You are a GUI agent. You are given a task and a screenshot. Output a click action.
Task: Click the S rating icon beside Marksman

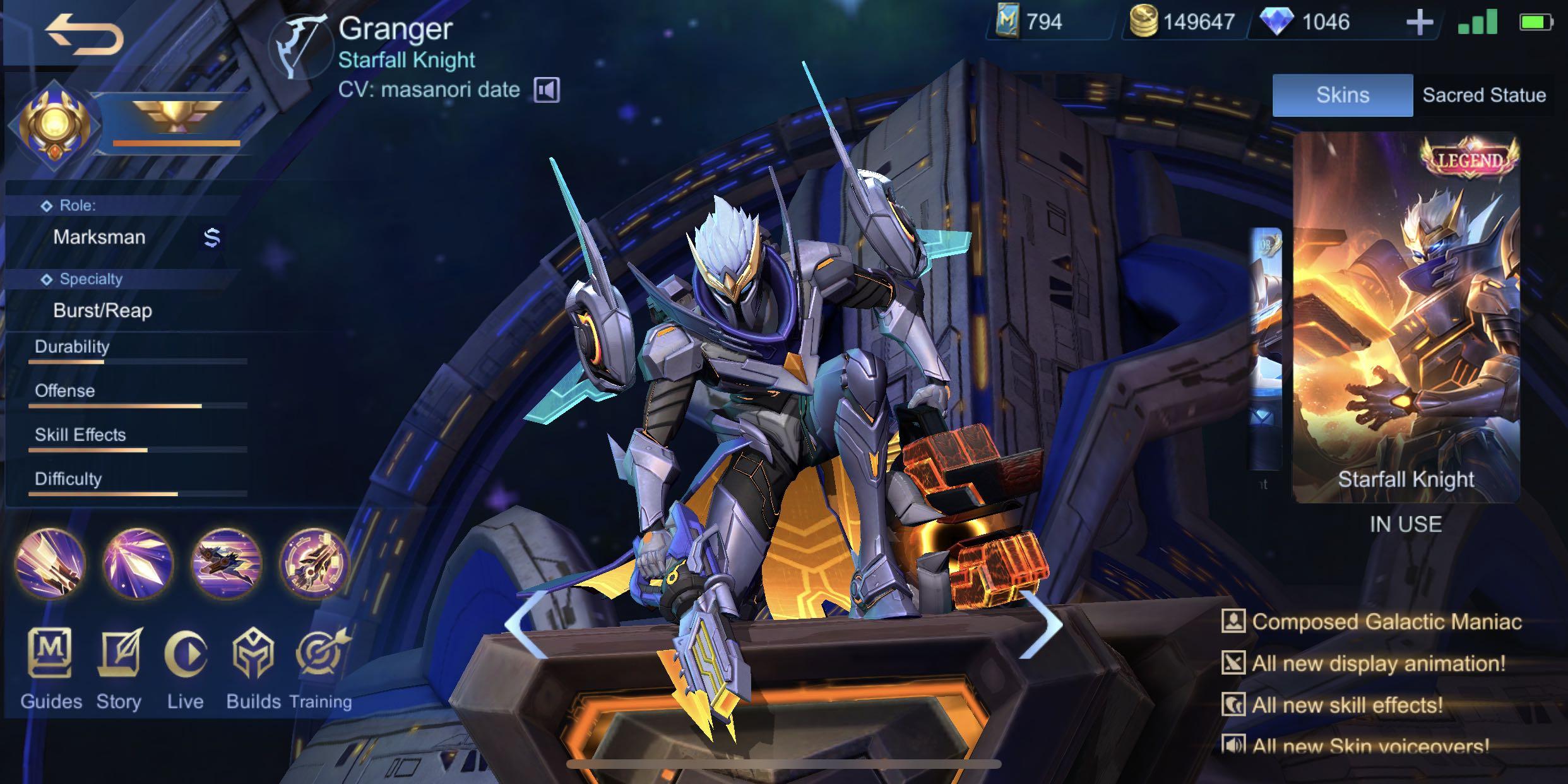pos(212,237)
